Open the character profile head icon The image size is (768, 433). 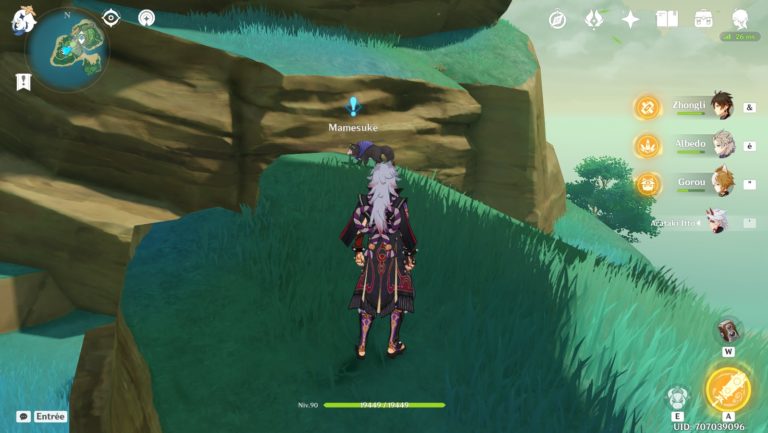(x=740, y=19)
